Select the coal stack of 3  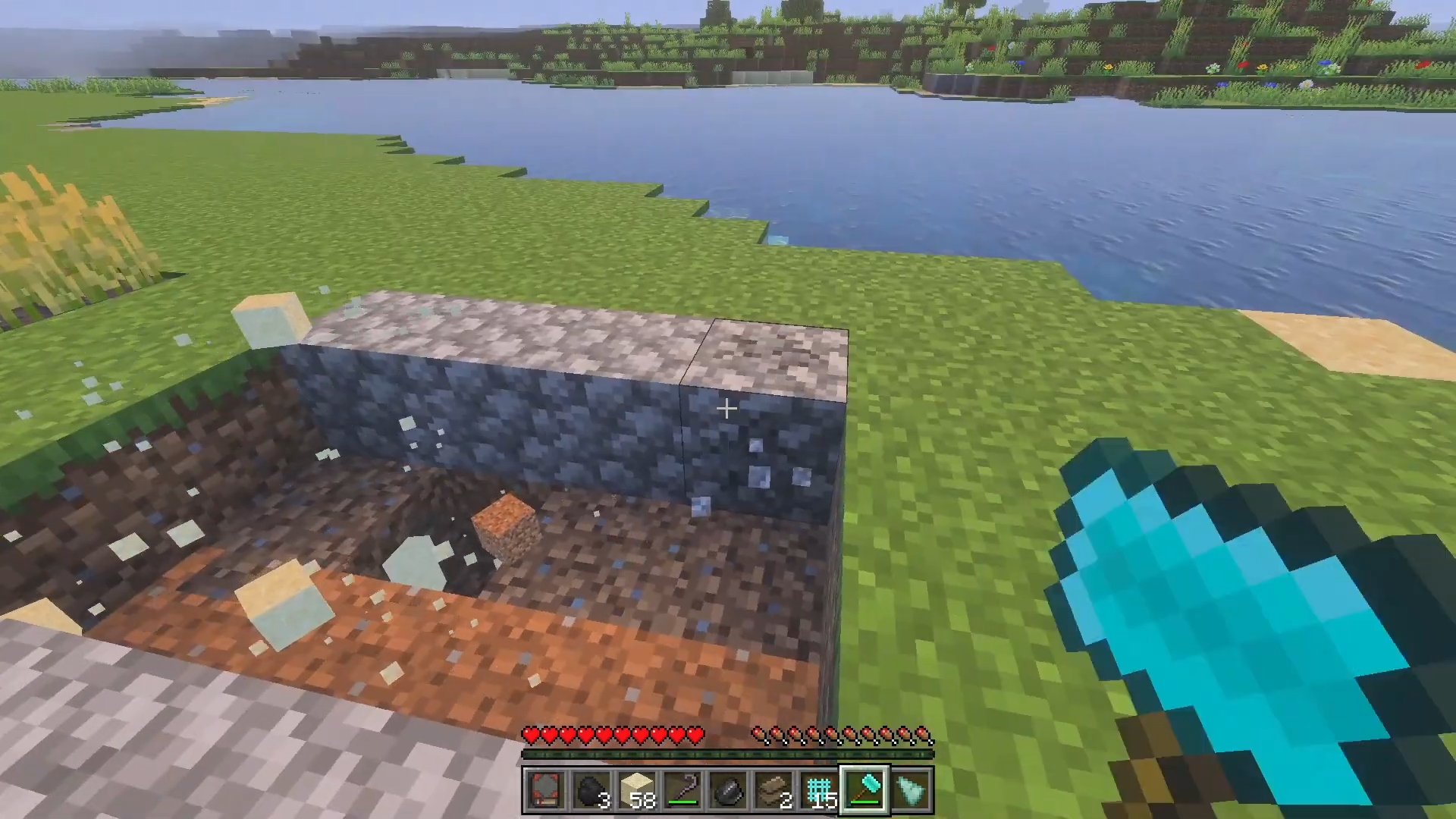(591, 791)
